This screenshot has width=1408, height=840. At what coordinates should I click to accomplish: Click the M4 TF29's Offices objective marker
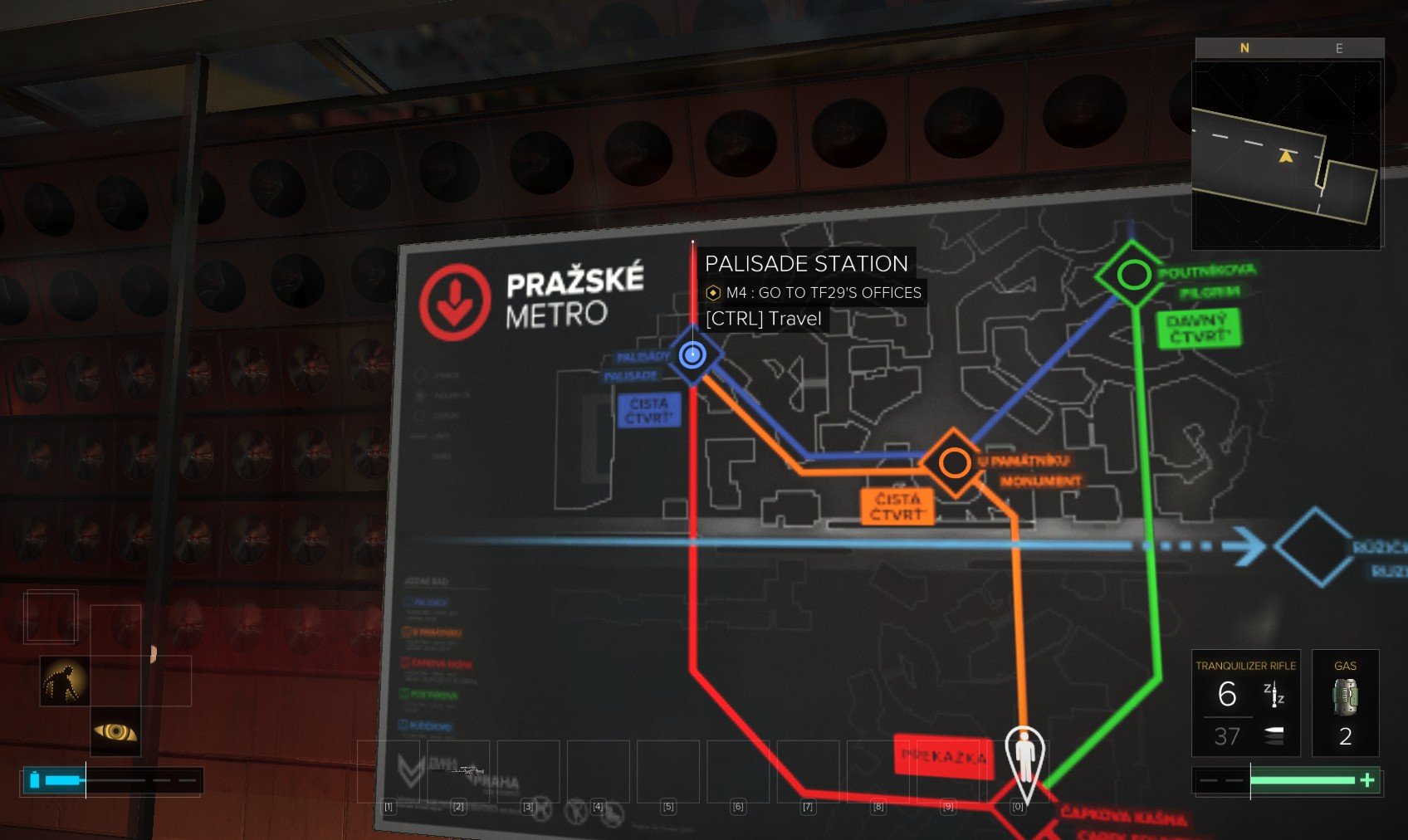tap(713, 292)
